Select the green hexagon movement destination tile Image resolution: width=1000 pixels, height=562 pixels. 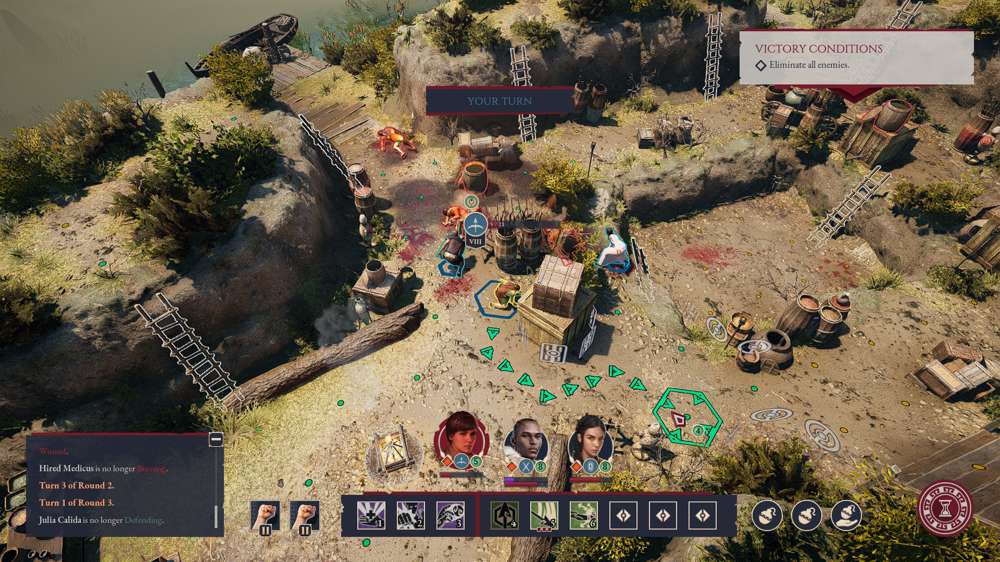pos(686,418)
